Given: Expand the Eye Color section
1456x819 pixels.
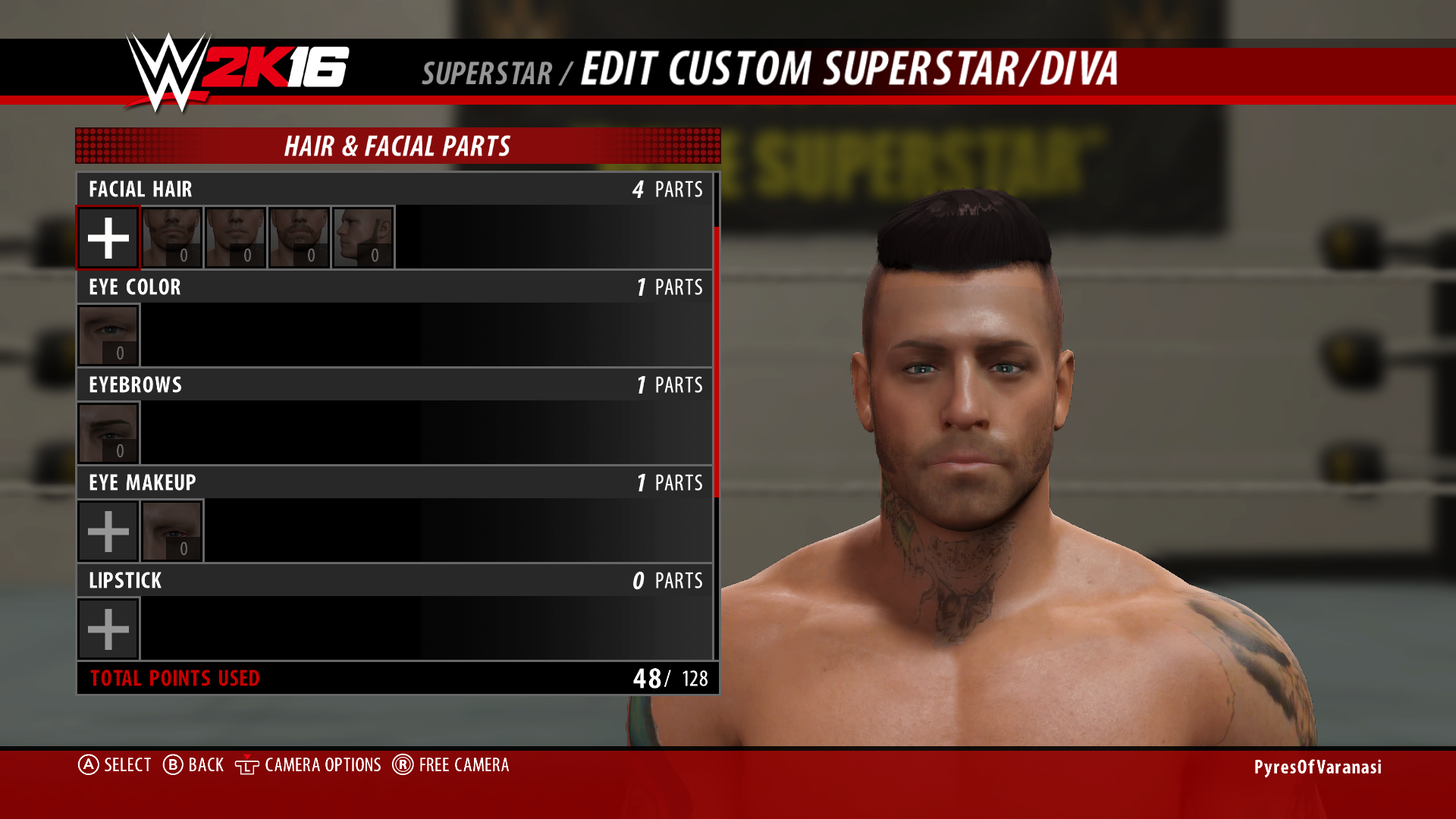Looking at the screenshot, I should pyautogui.click(x=394, y=287).
